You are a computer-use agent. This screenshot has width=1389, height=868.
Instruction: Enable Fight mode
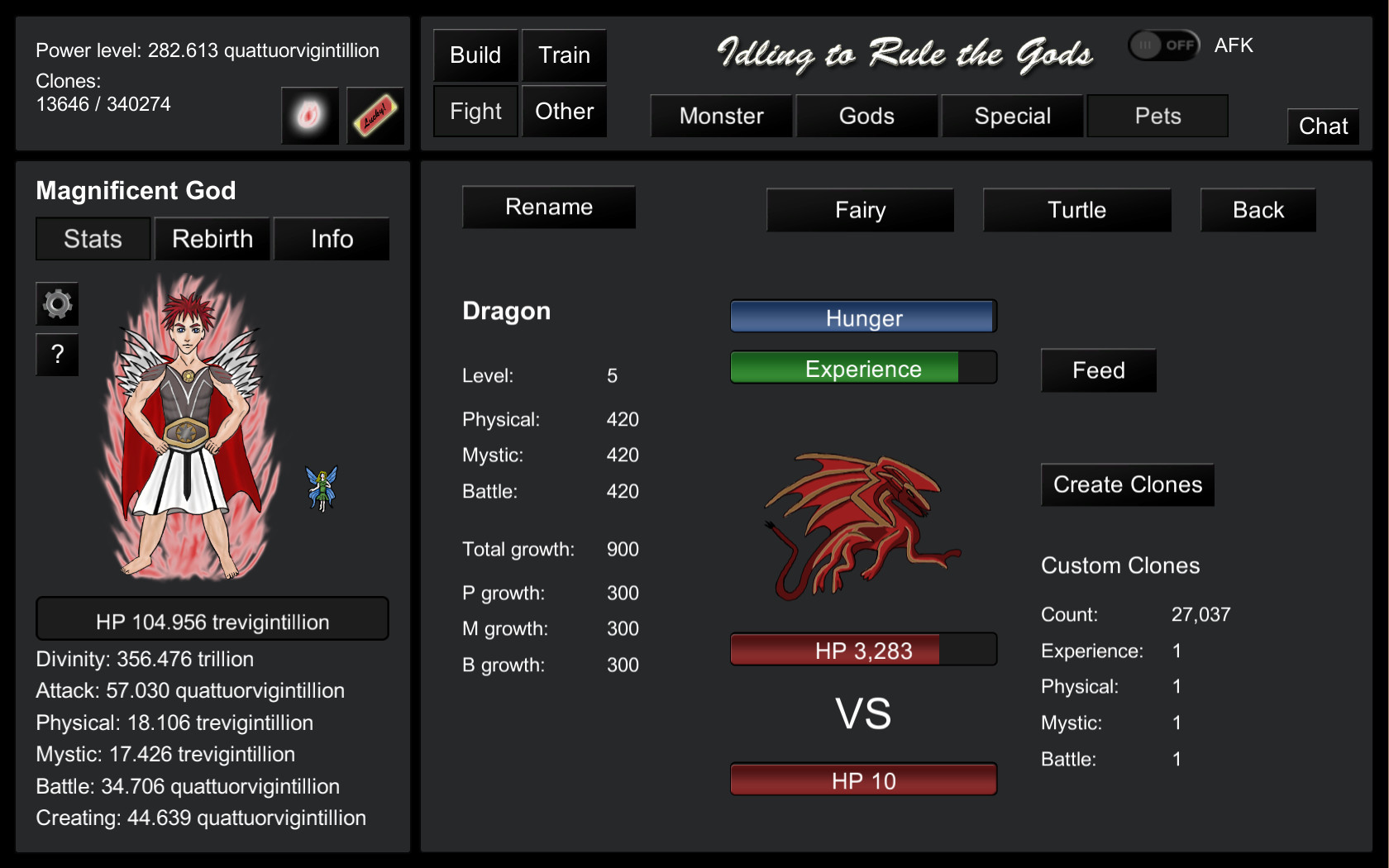pos(475,110)
